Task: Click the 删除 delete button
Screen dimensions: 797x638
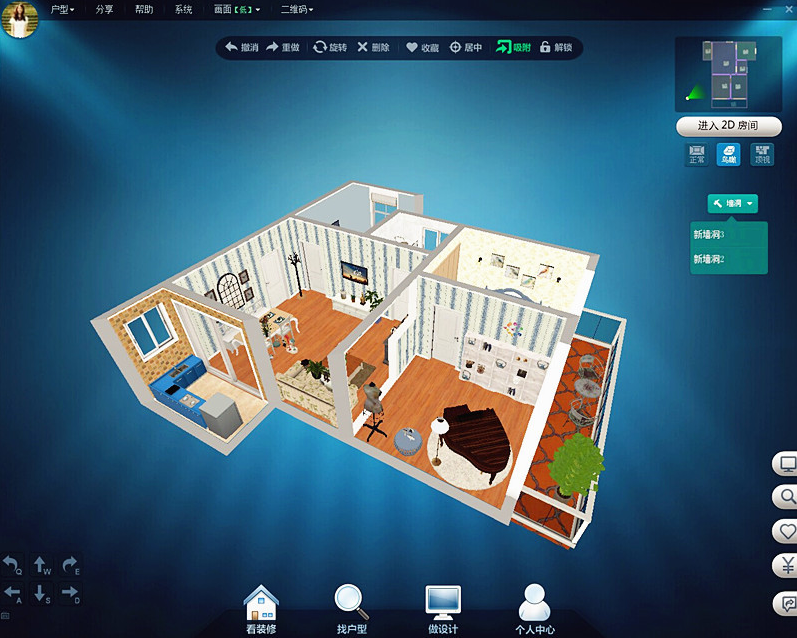Action: [373, 47]
